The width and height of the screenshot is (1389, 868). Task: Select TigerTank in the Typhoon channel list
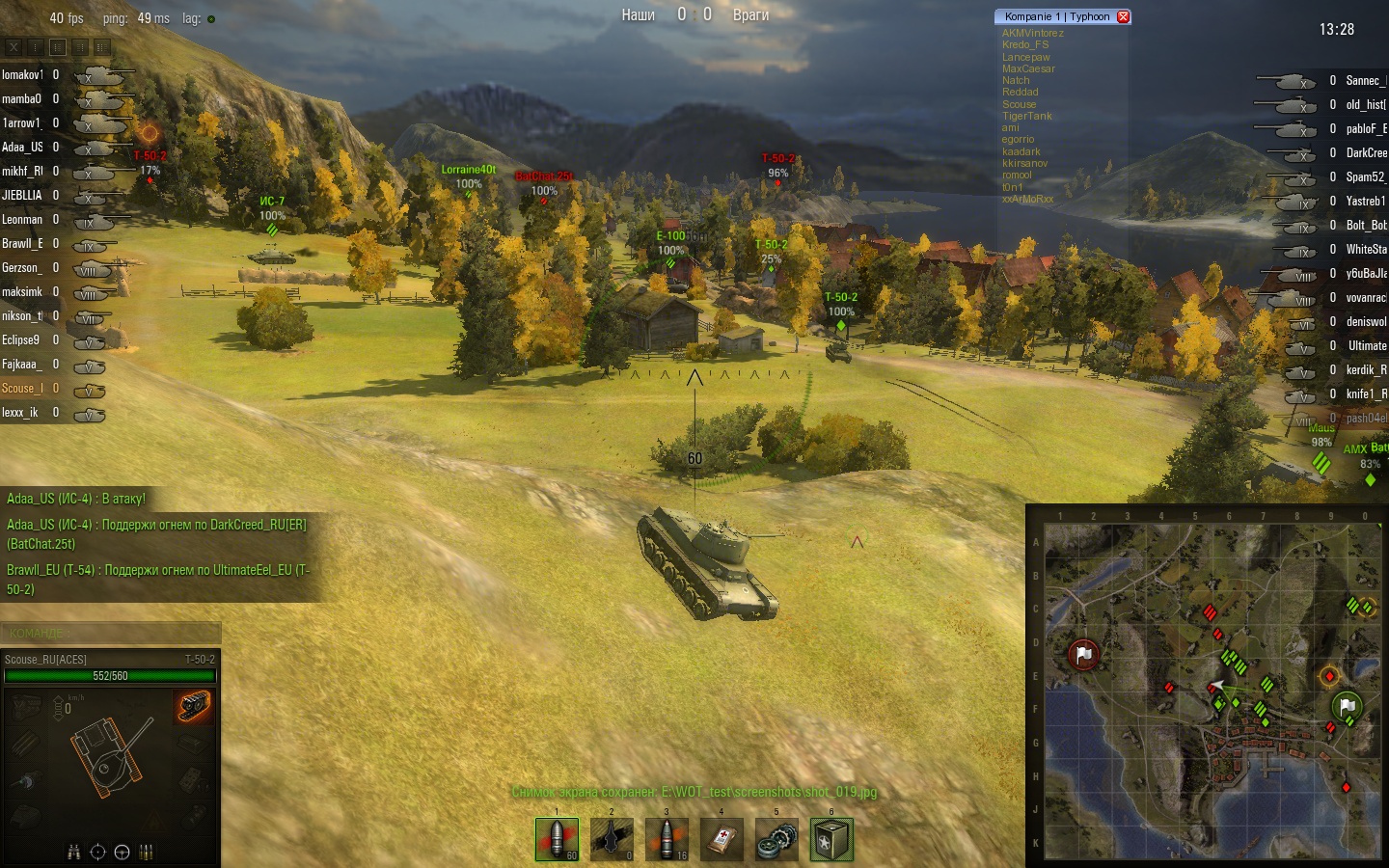[x=1026, y=116]
